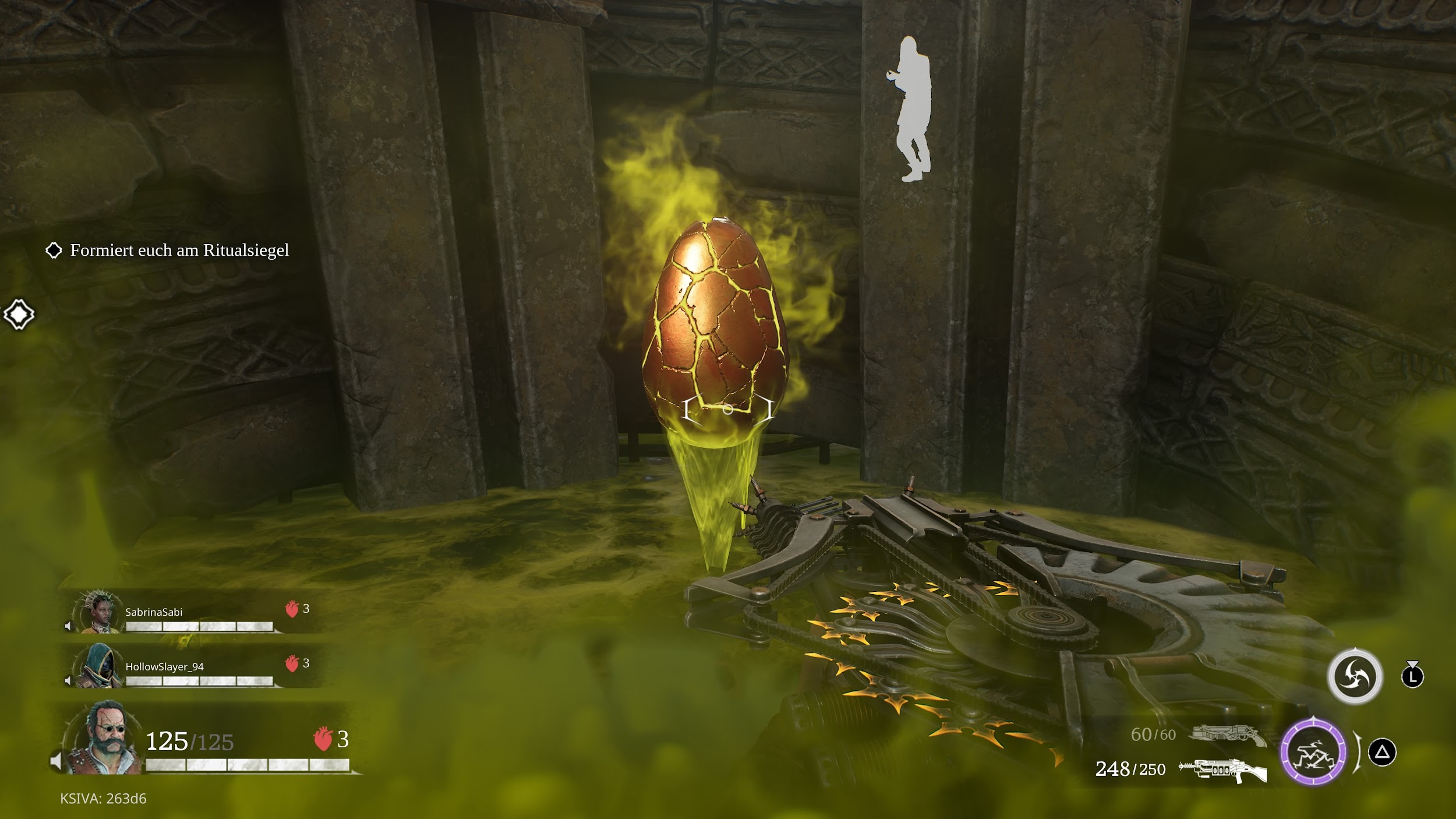The height and width of the screenshot is (819, 1456).
Task: Activate the silver swirl ability icon
Action: (x=1355, y=676)
